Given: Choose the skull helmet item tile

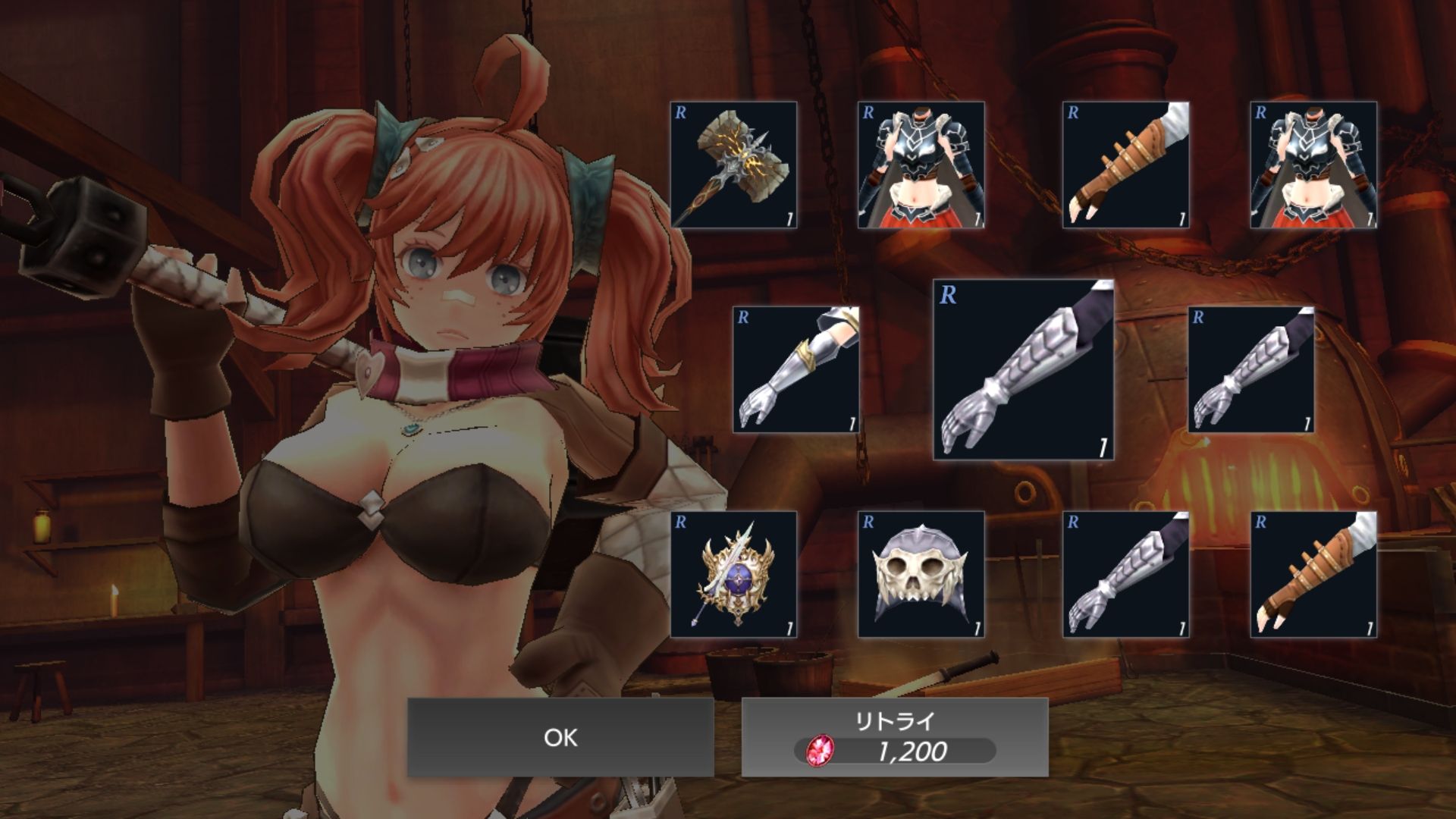Looking at the screenshot, I should click(921, 574).
